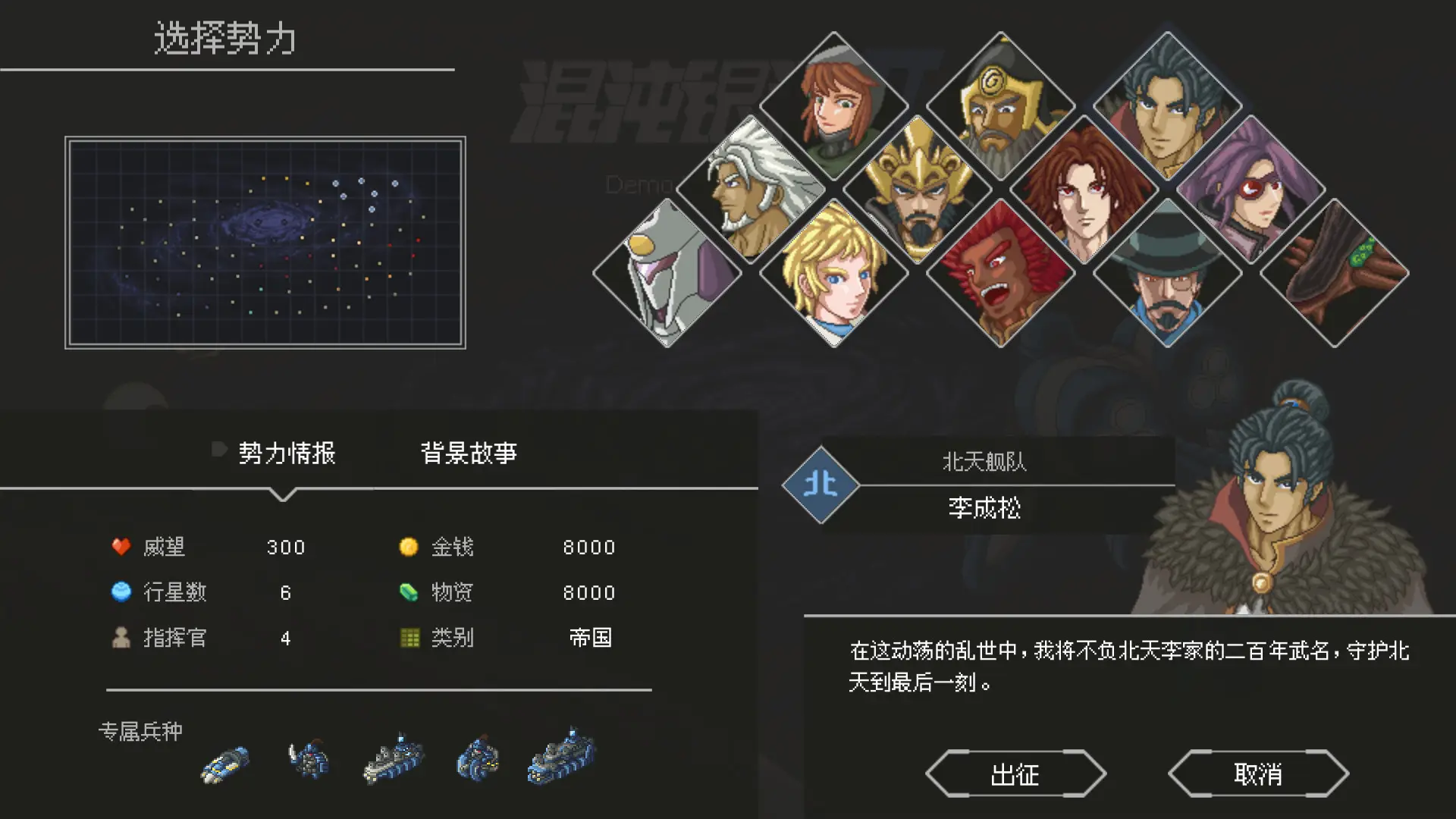
Task: Click the galaxy map display
Action: pos(265,243)
